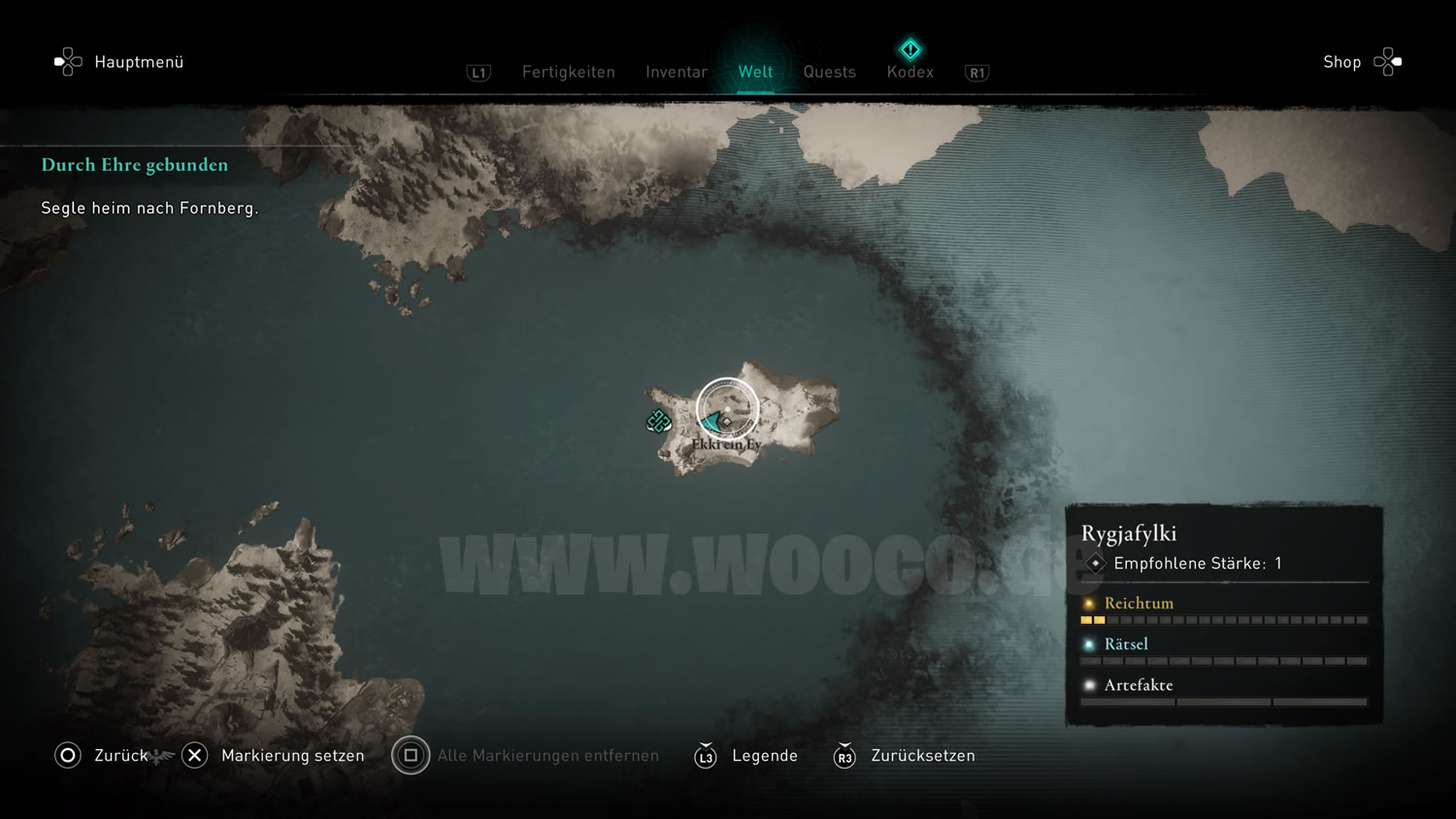Select the Welt tab
The height and width of the screenshot is (819, 1456).
(755, 72)
